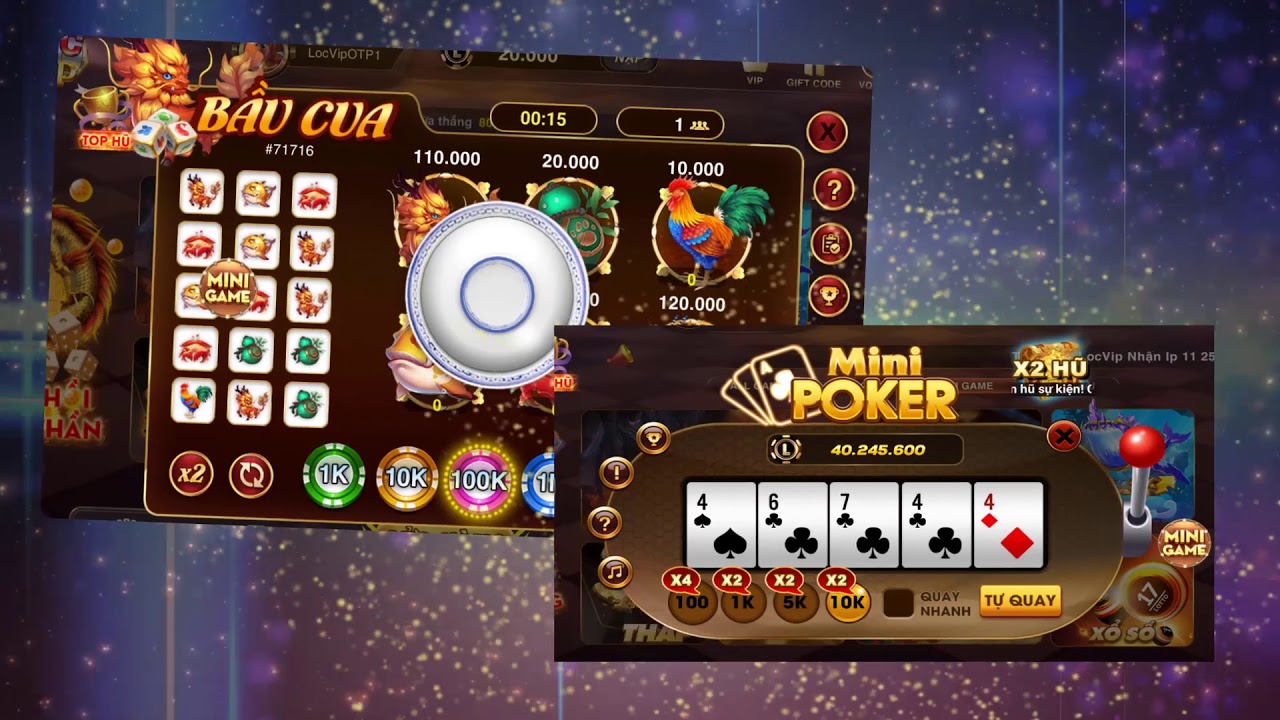Click the red circular-arrows repeat bet button
The width and height of the screenshot is (1280, 720).
251,476
